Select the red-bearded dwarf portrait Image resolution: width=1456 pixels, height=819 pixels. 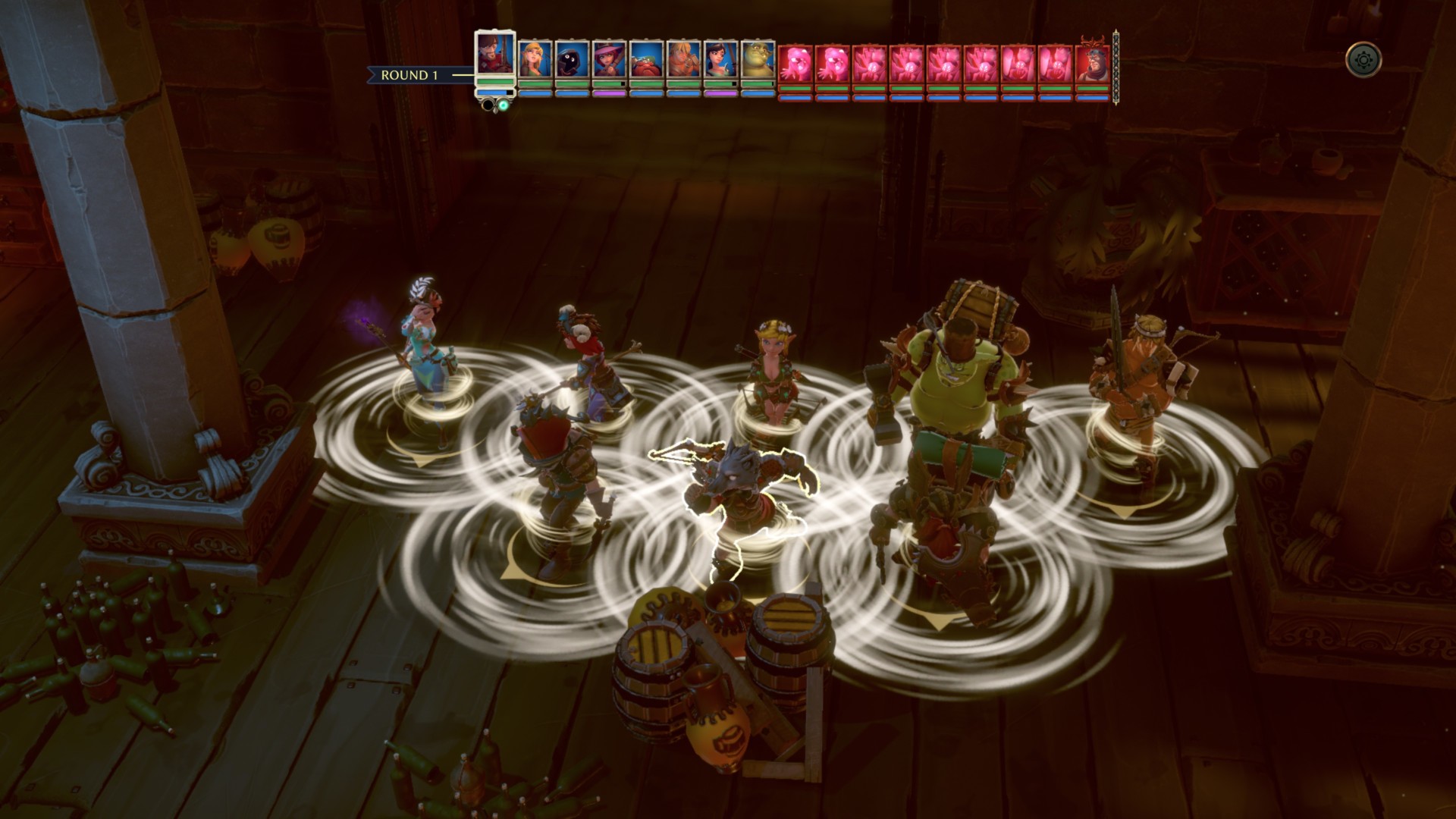click(646, 60)
